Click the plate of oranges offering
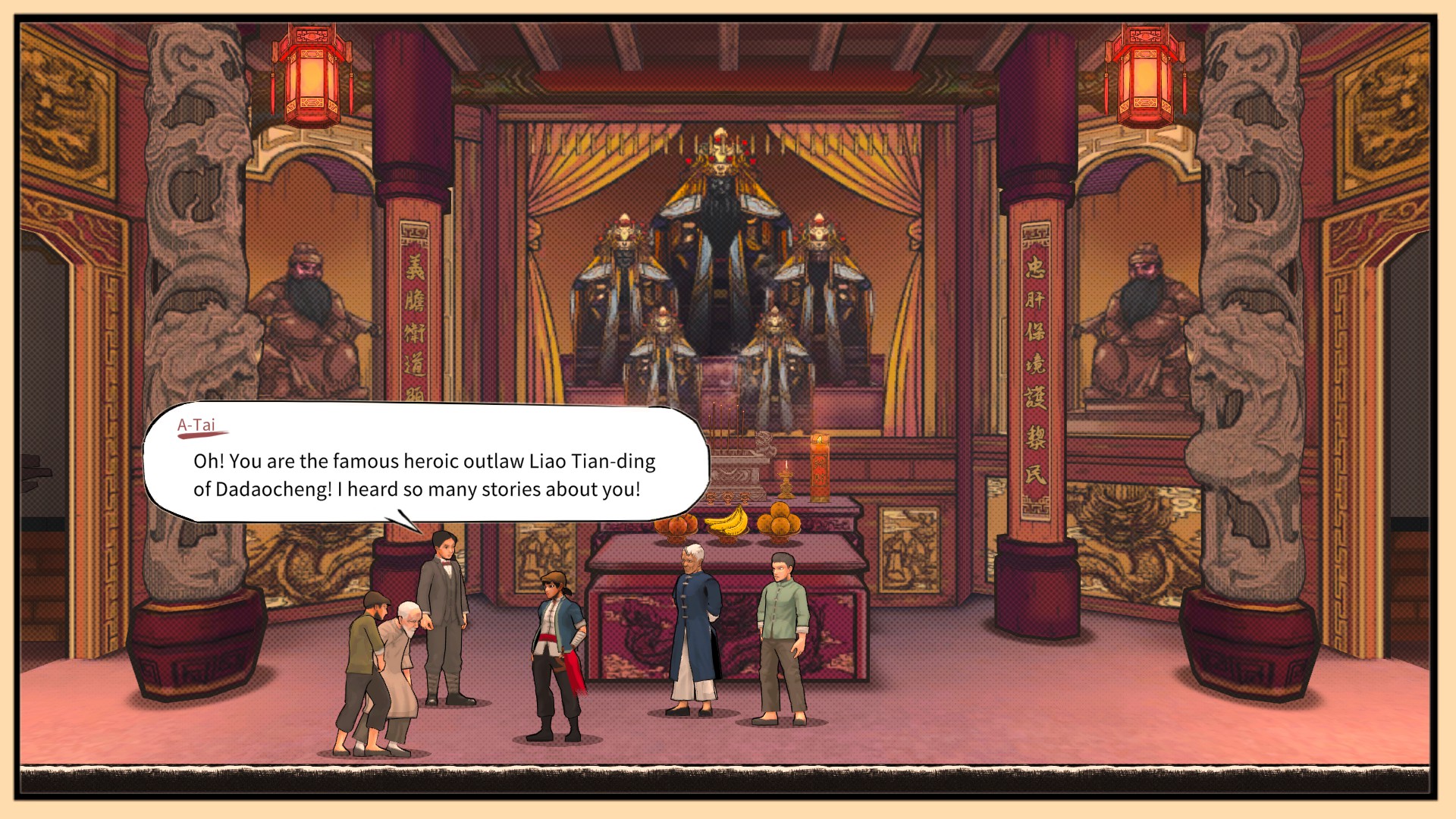This screenshot has height=819, width=1456. pyautogui.click(x=777, y=521)
